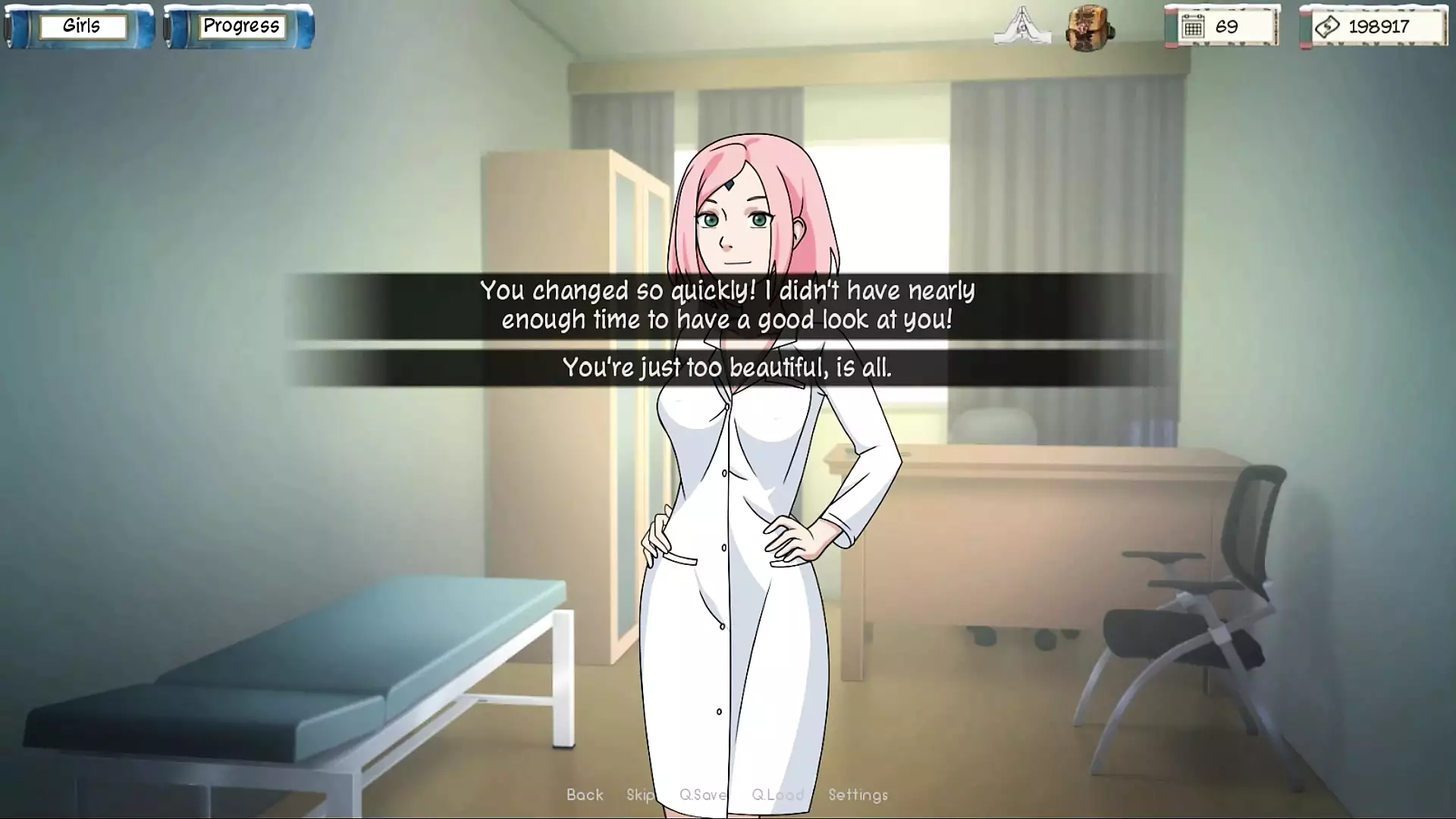Open the Girls menu

click(81, 27)
